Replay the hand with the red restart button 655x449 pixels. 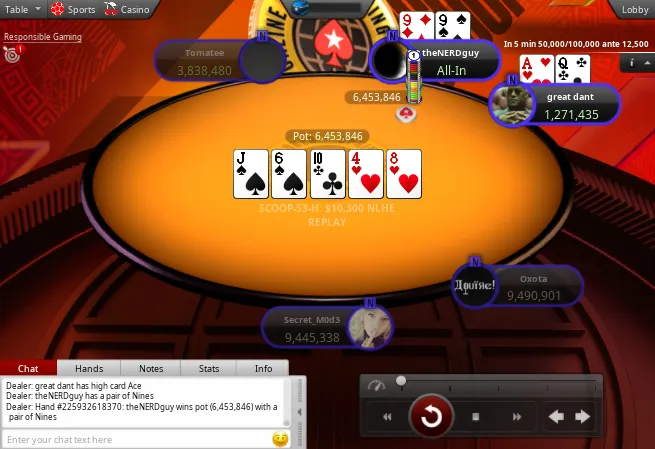[431, 416]
